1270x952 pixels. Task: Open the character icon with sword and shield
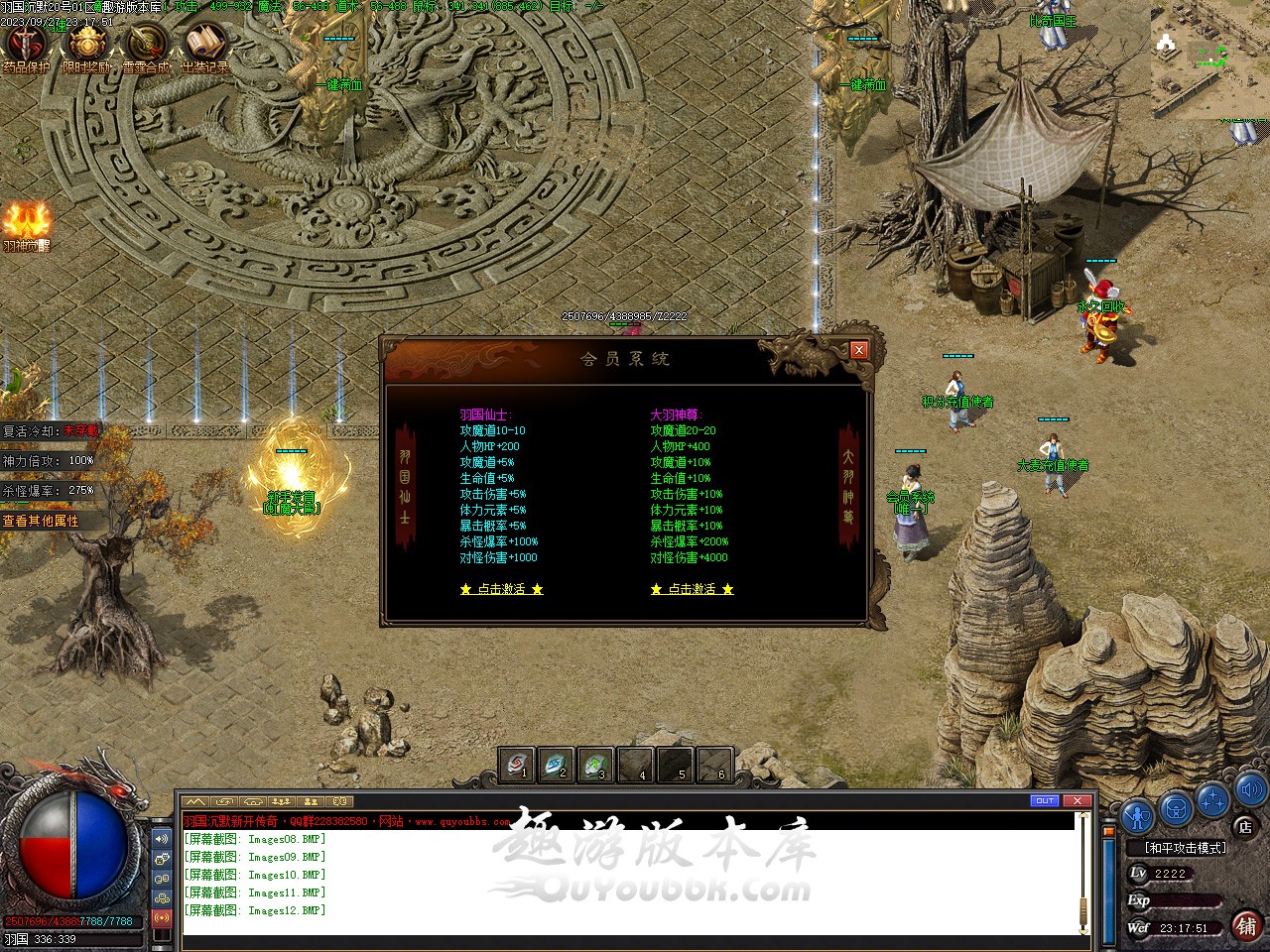pos(1137,815)
